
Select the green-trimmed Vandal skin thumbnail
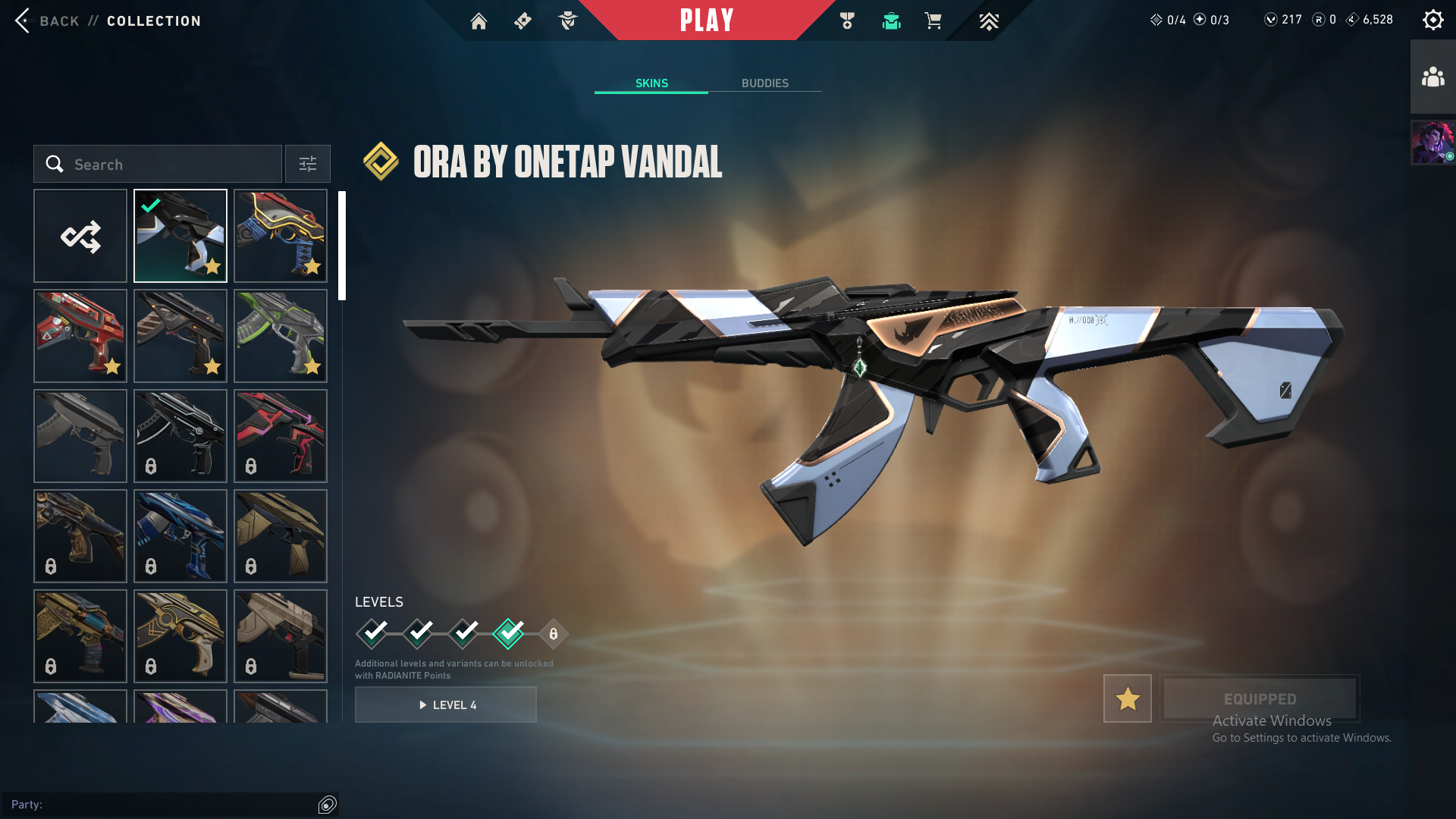[x=281, y=336]
